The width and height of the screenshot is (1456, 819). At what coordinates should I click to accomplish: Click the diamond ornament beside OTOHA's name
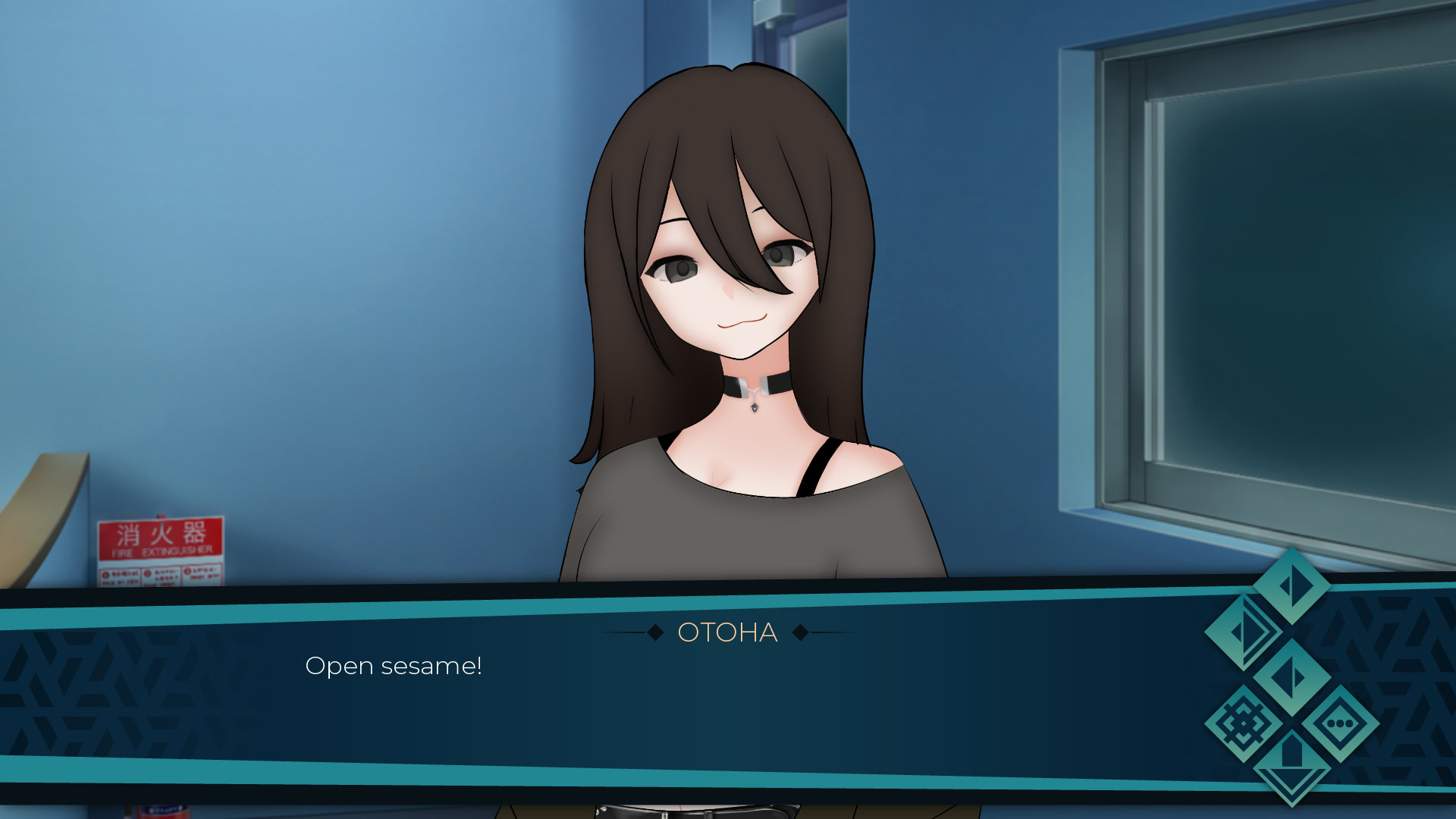[655, 632]
